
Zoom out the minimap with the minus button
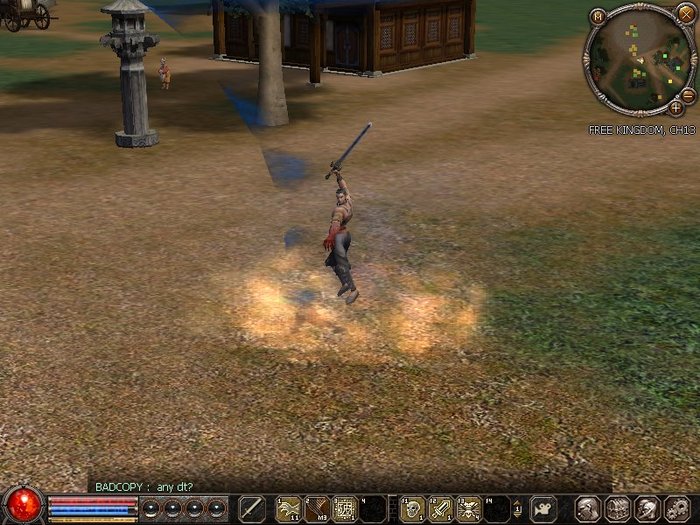(688, 94)
